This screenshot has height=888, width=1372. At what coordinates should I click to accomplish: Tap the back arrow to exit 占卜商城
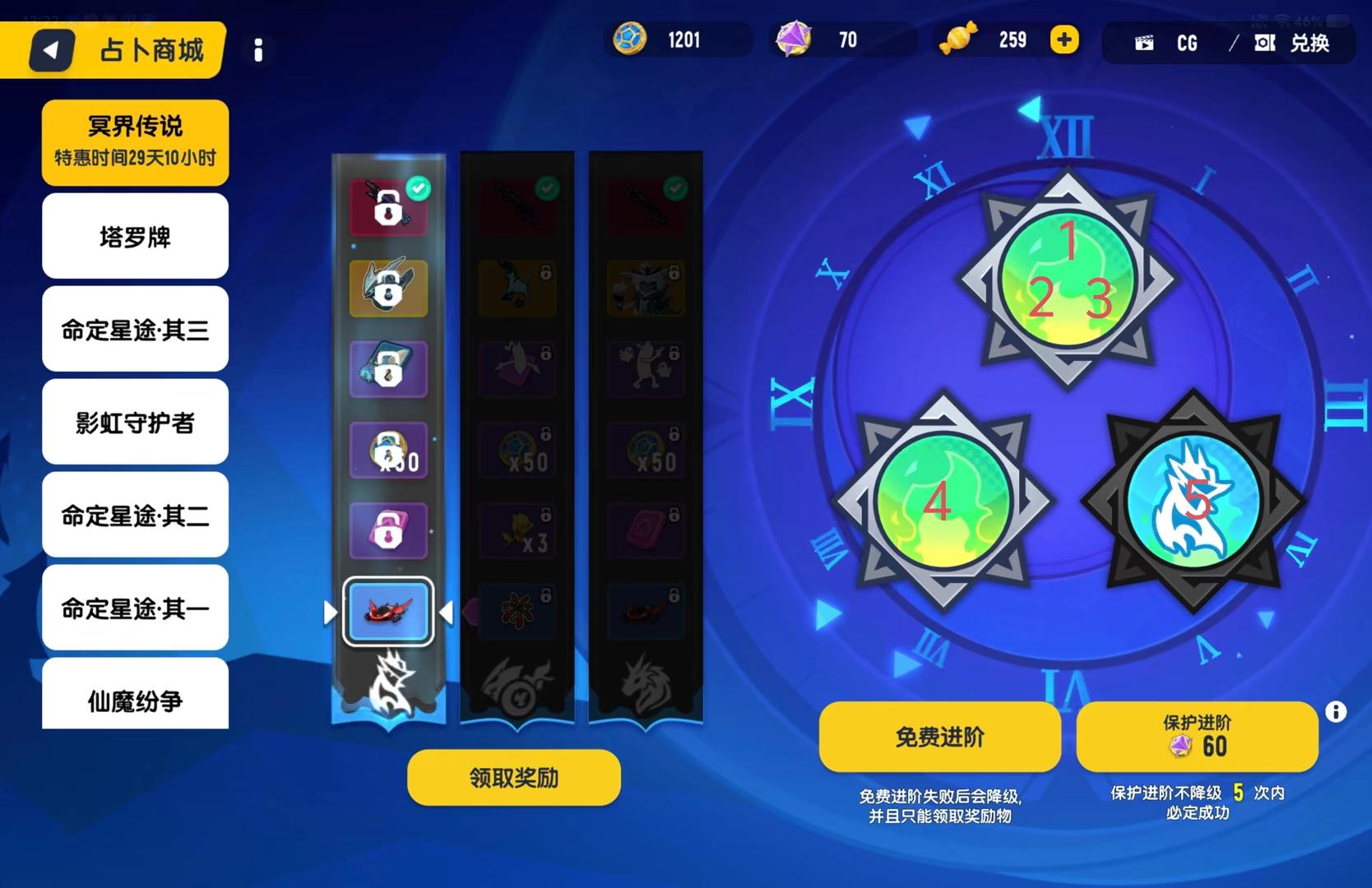click(x=51, y=49)
